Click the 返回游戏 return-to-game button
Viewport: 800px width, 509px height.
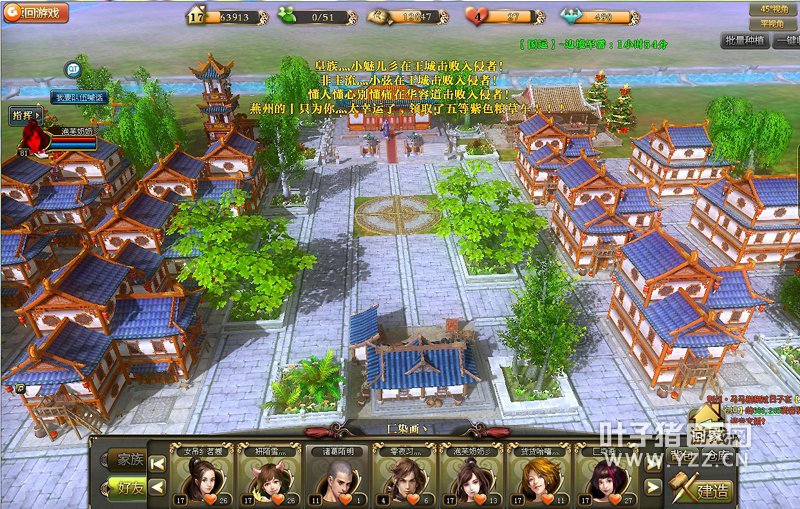(x=36, y=14)
